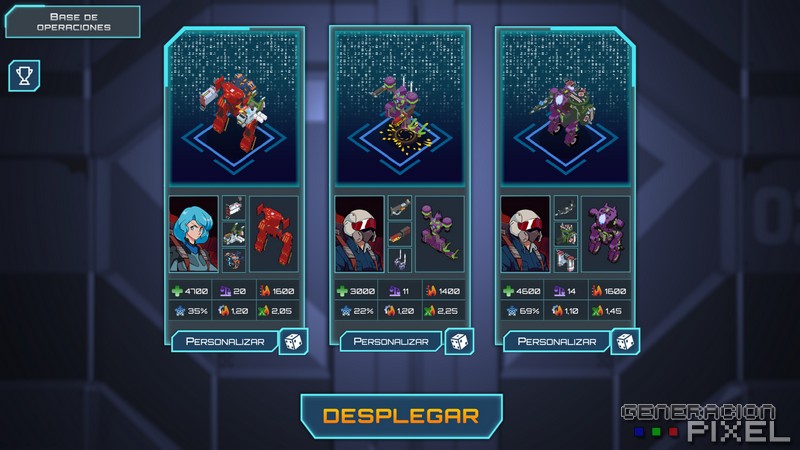Image resolution: width=800 pixels, height=450 pixels.
Task: Open the trophy achievements icon
Action: pyautogui.click(x=22, y=76)
